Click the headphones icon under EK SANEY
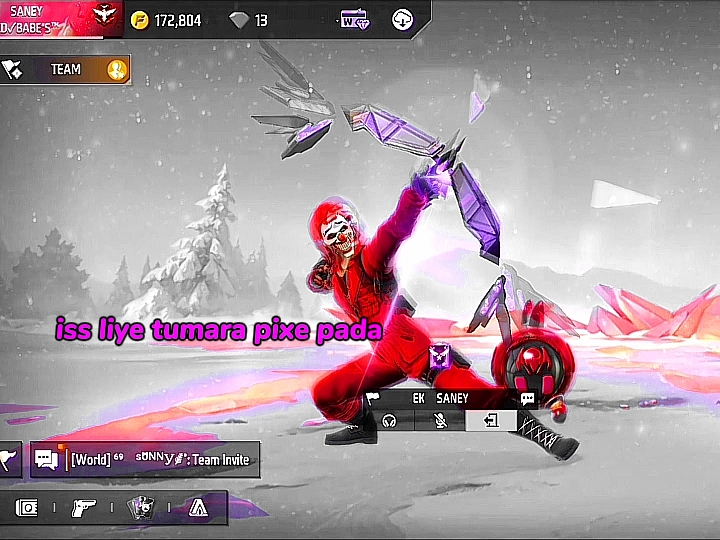 390,421
